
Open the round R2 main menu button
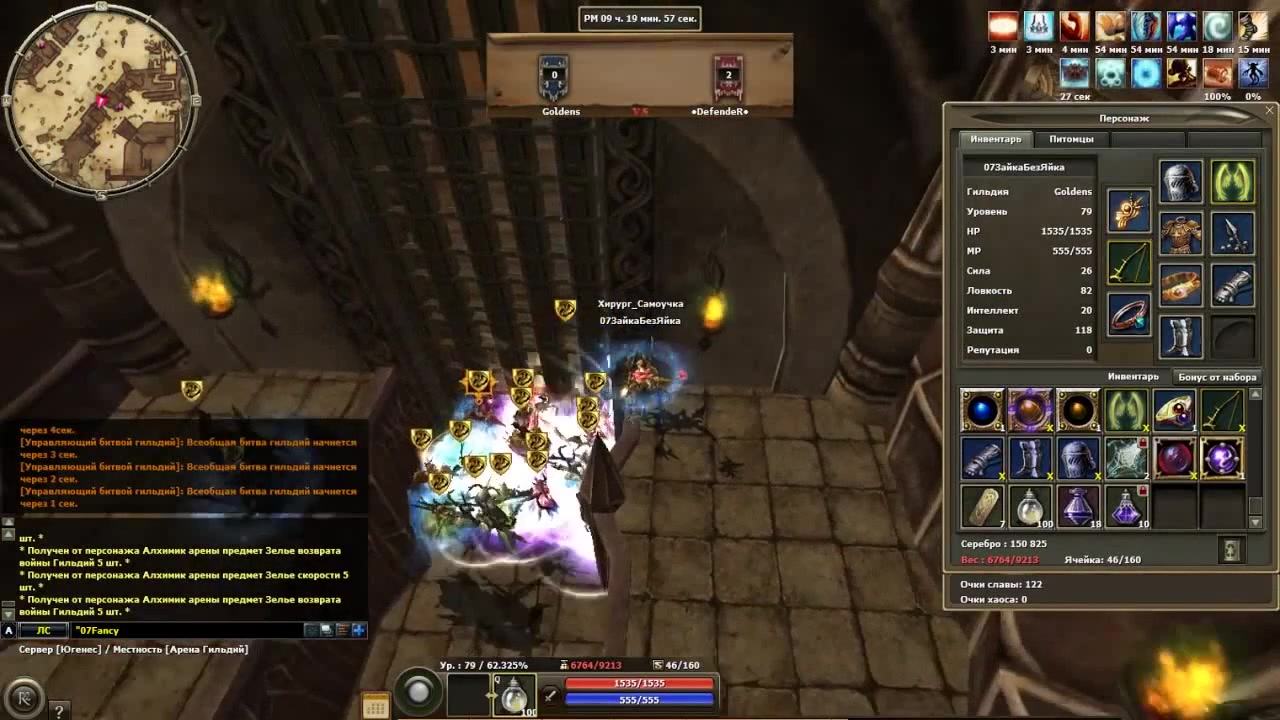click(24, 697)
